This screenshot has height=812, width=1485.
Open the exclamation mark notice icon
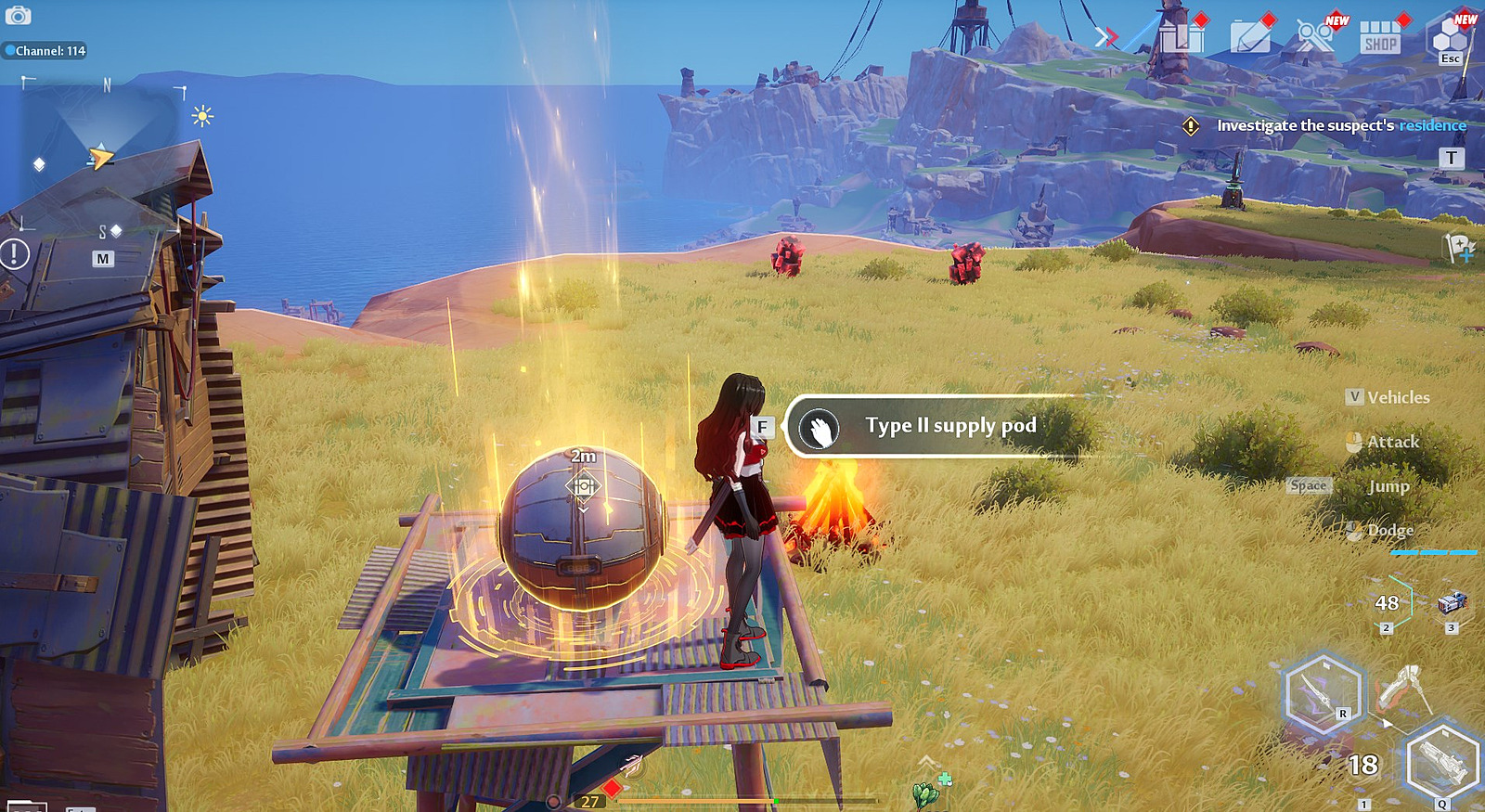[x=15, y=253]
